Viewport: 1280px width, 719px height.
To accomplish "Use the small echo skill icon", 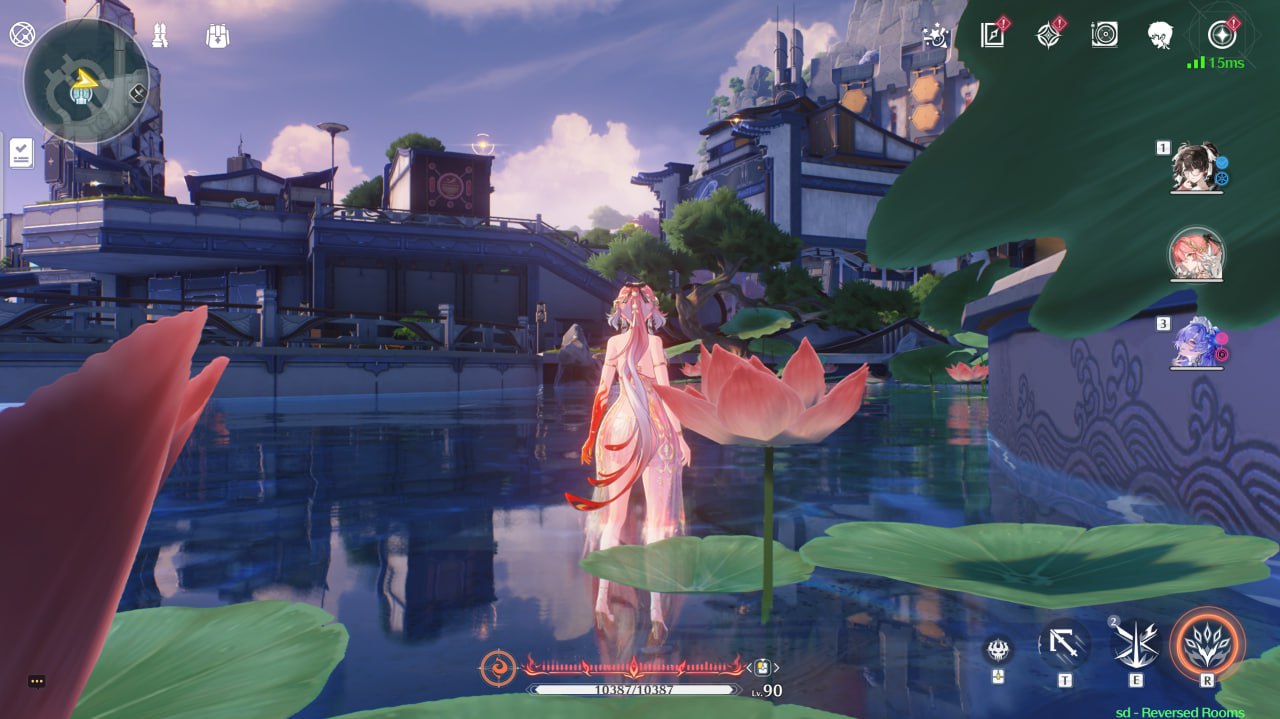I will point(997,650).
